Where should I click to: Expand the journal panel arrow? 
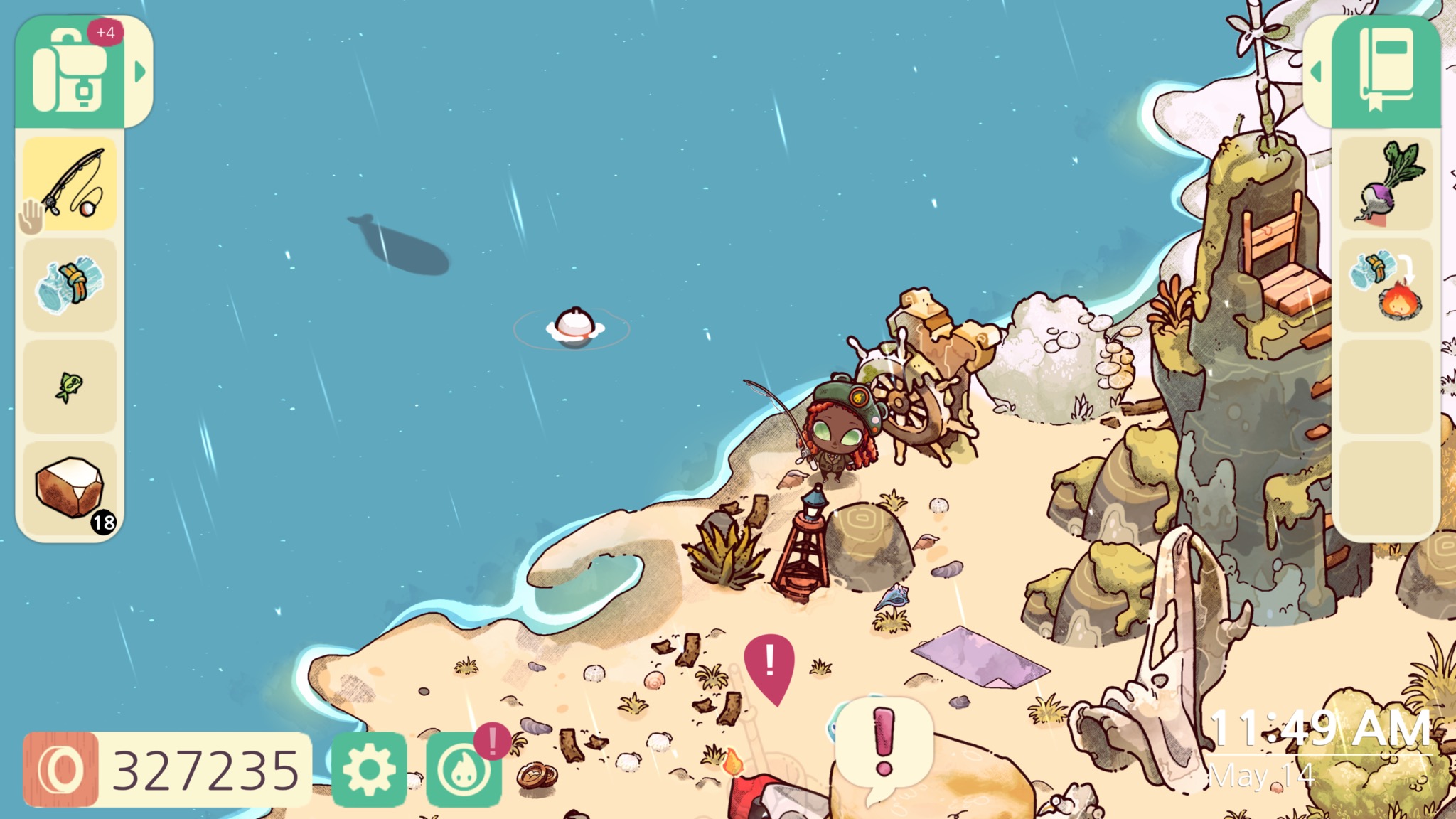tap(1316, 72)
